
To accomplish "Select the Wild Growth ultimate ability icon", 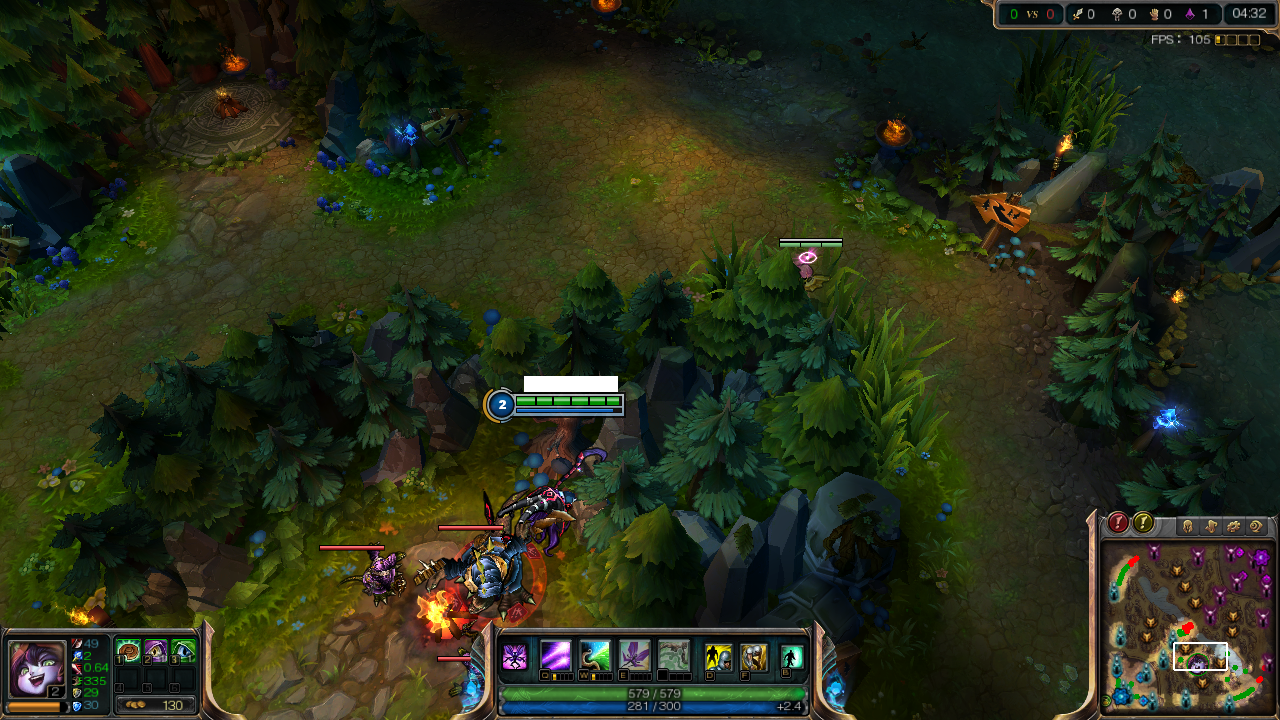I will [x=674, y=656].
